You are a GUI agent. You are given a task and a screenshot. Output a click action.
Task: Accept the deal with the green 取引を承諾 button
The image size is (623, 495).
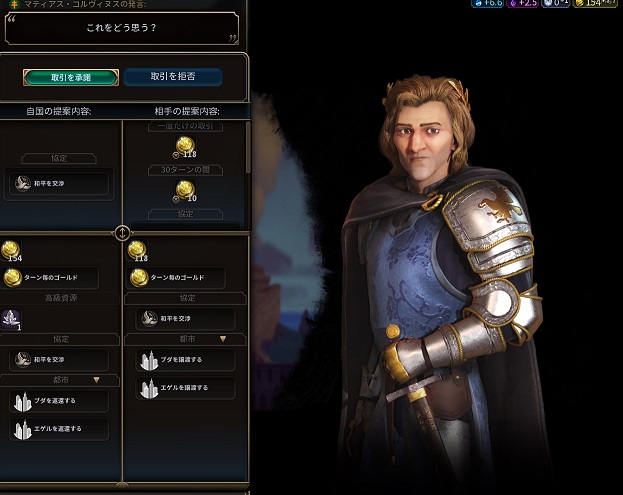pyautogui.click(x=70, y=77)
